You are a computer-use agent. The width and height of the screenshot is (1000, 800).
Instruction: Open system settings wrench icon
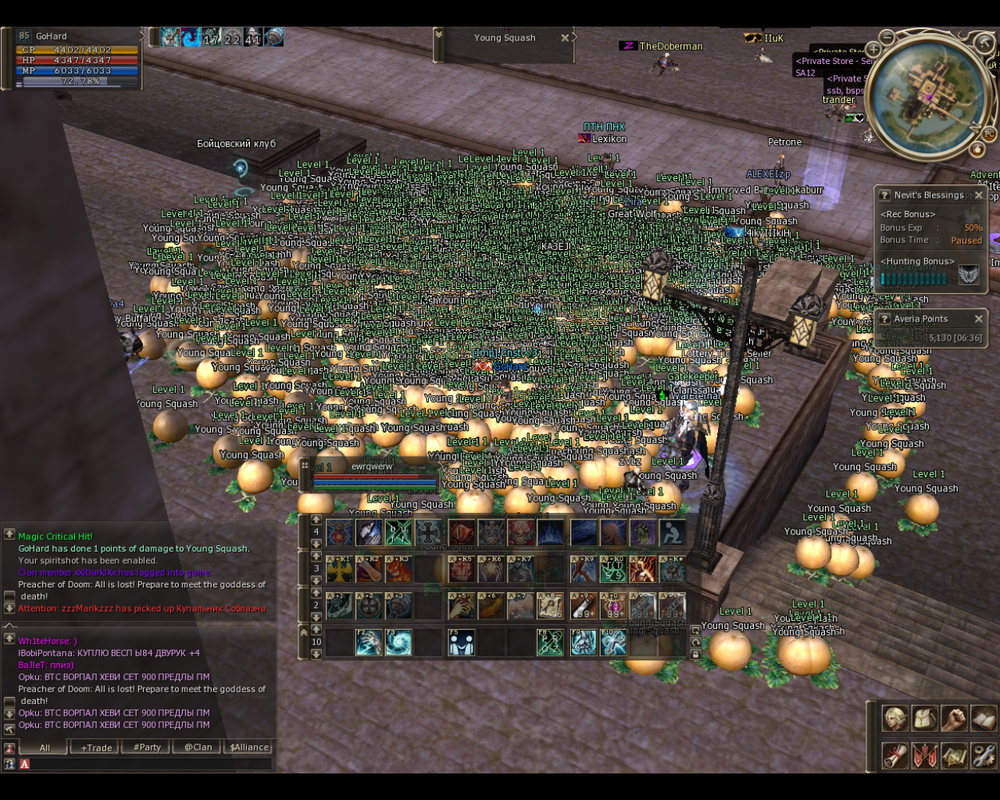[984, 755]
